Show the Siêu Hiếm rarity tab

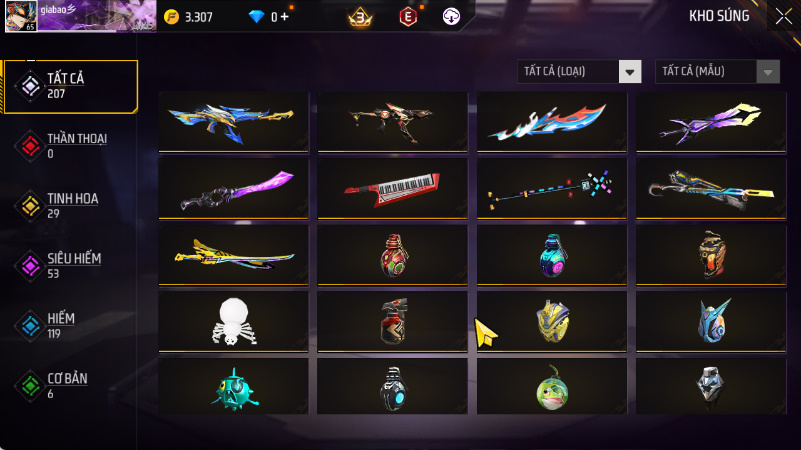coord(71,265)
